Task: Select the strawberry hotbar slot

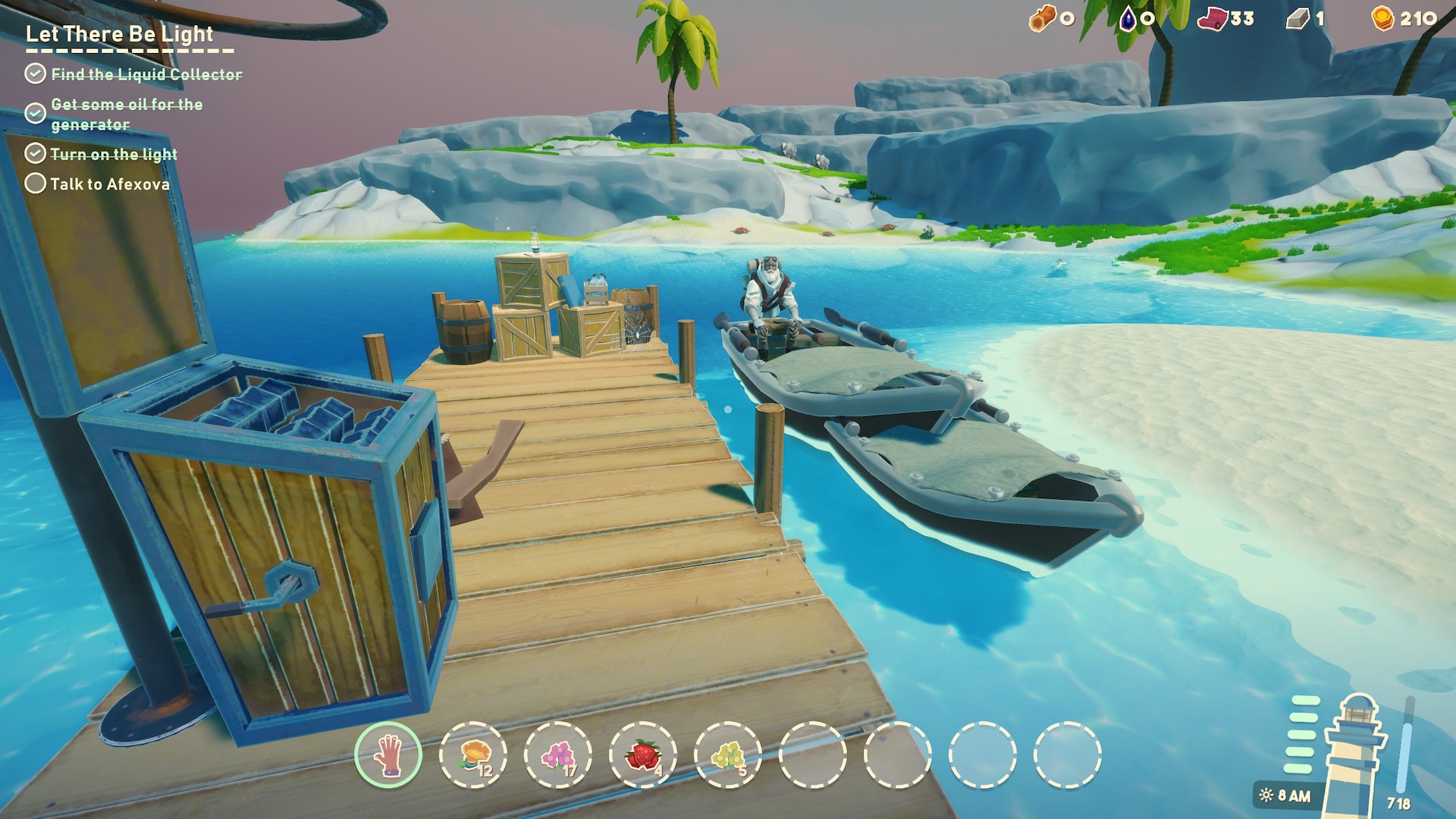Action: pyautogui.click(x=643, y=755)
